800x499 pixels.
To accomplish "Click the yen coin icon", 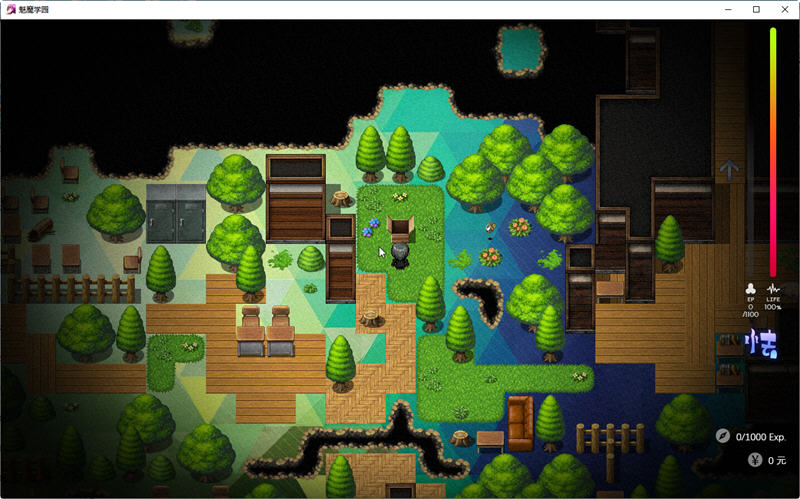I will (755, 461).
